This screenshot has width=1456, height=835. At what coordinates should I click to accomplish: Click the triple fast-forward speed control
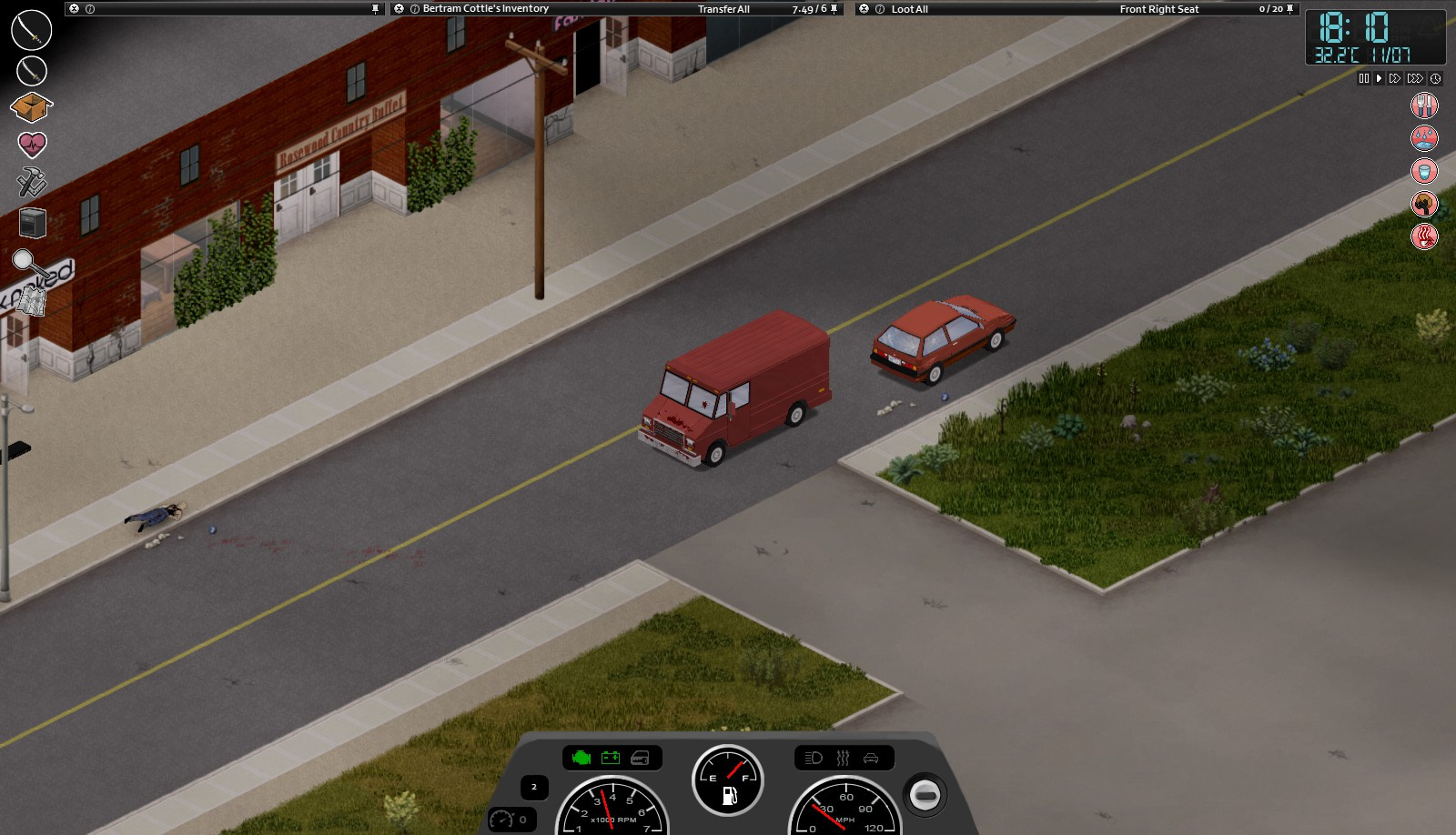tap(1415, 78)
